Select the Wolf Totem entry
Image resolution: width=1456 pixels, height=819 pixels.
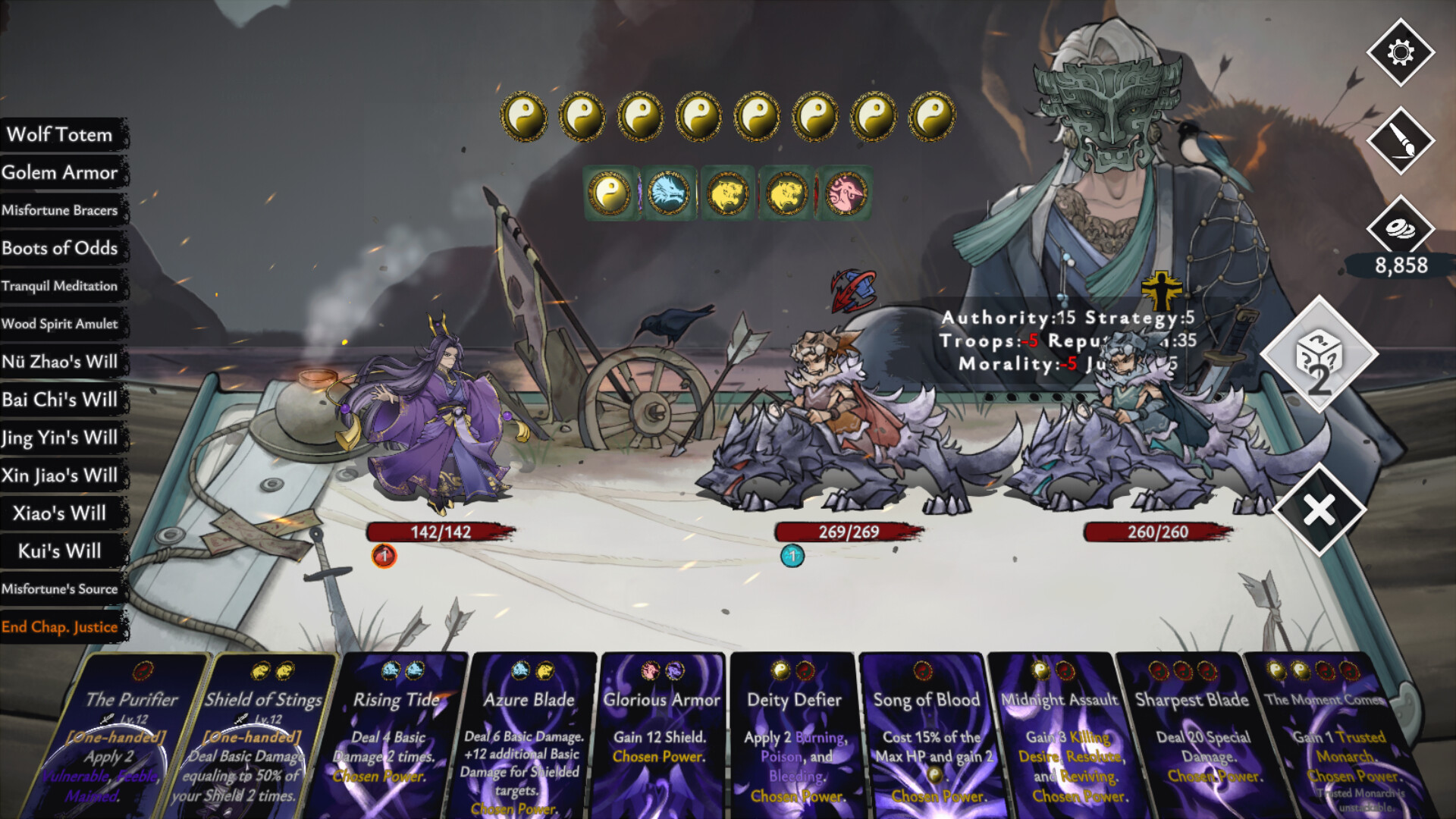tap(60, 134)
